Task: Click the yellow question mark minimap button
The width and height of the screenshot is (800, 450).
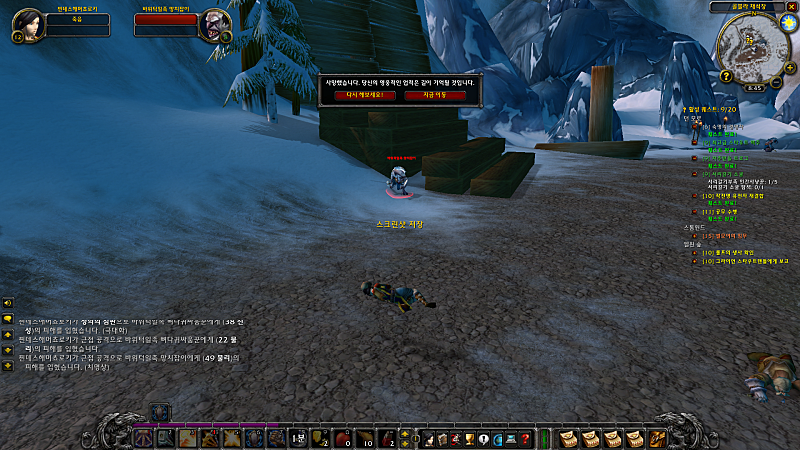Action: click(x=725, y=76)
